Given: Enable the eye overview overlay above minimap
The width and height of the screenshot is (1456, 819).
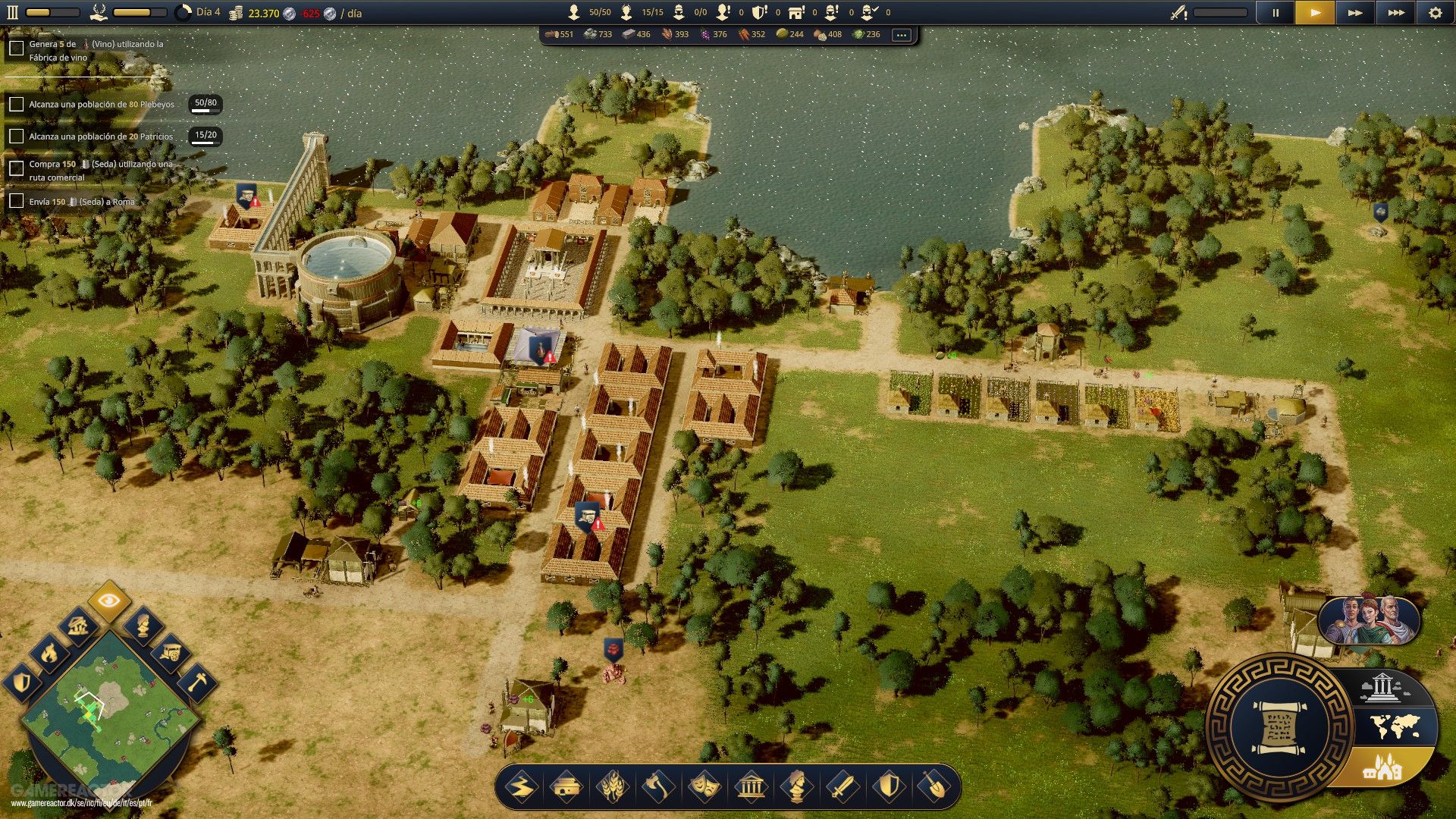Looking at the screenshot, I should [x=108, y=601].
